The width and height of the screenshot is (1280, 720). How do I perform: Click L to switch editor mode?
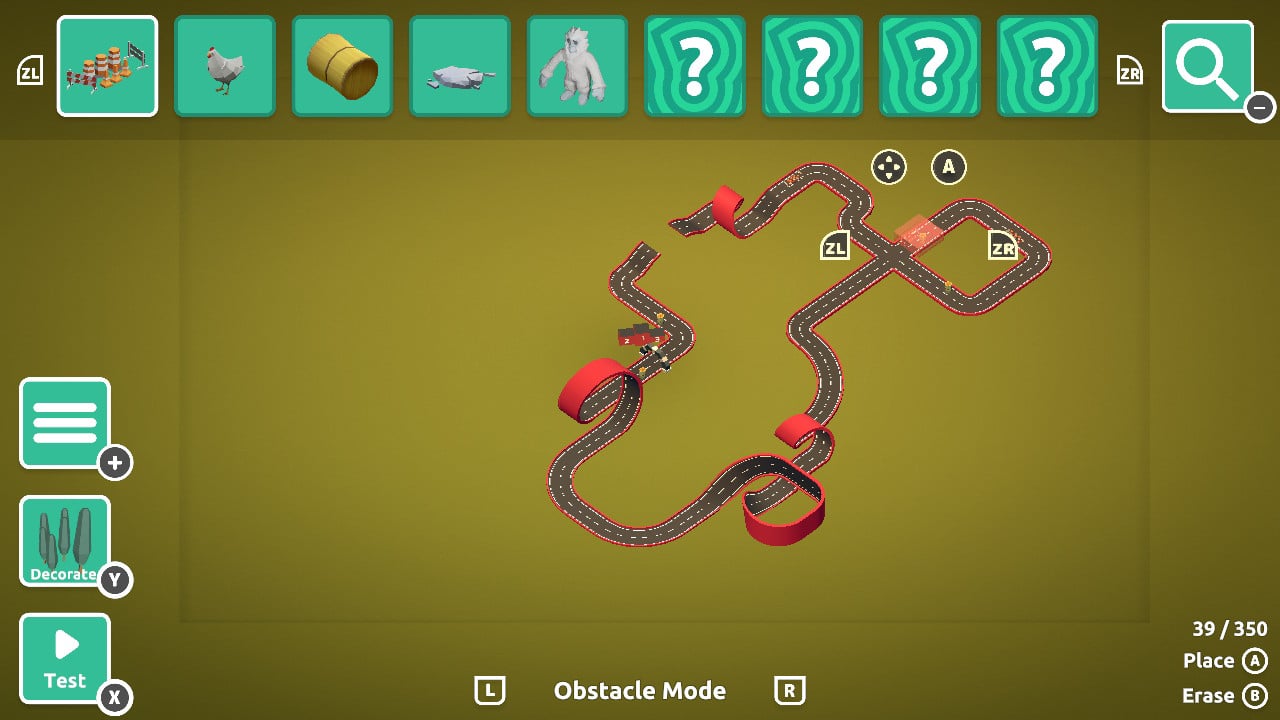489,690
